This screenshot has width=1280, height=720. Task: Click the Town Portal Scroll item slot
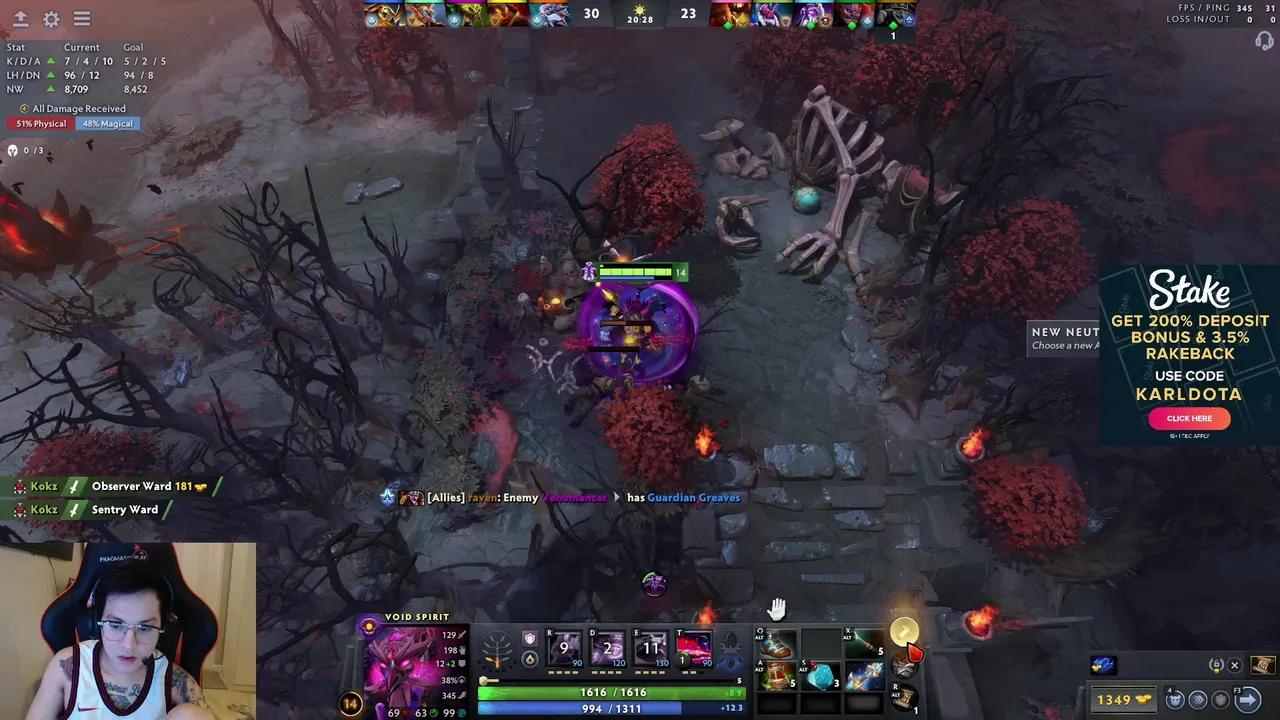point(905,698)
